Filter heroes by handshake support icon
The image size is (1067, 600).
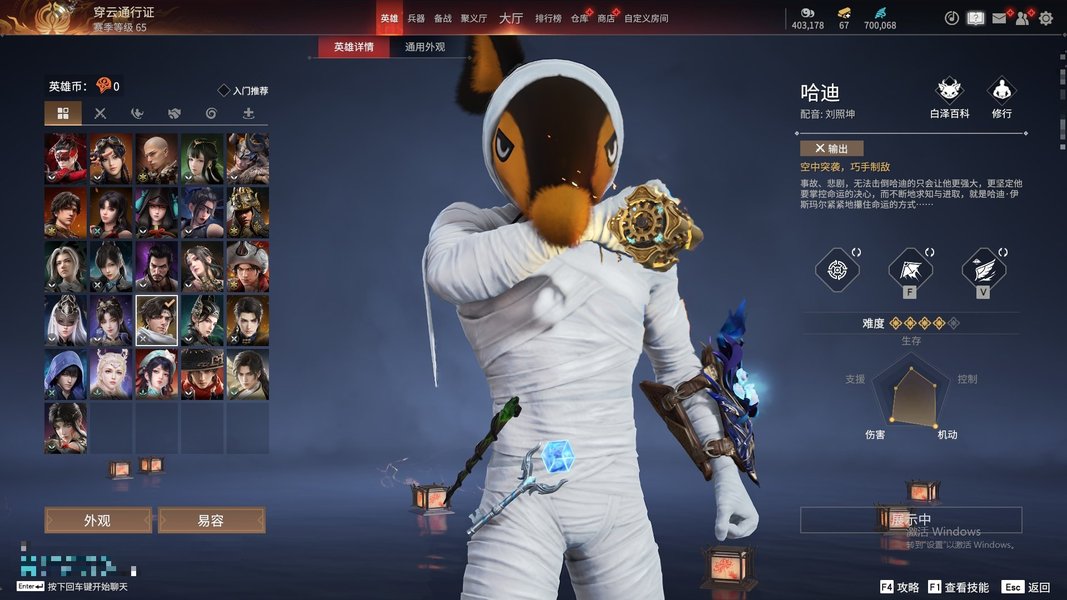coord(174,113)
